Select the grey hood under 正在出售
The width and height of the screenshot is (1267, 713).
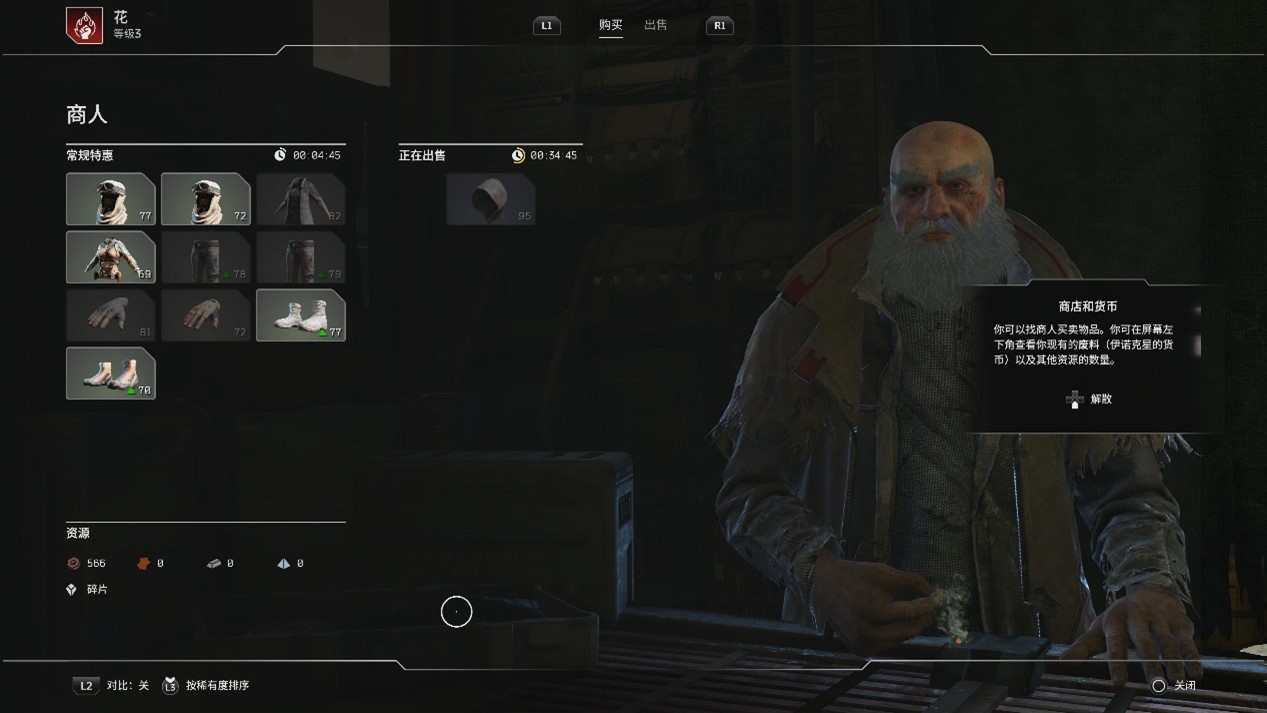pos(490,199)
